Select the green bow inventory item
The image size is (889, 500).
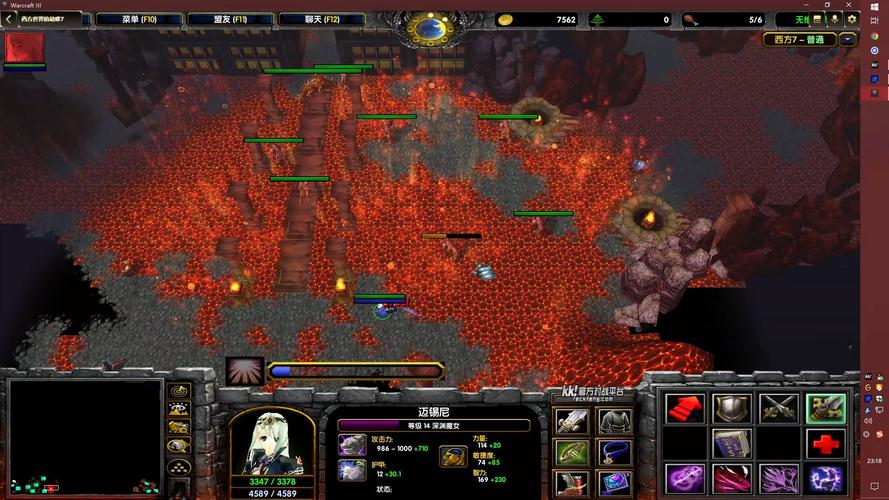click(571, 453)
